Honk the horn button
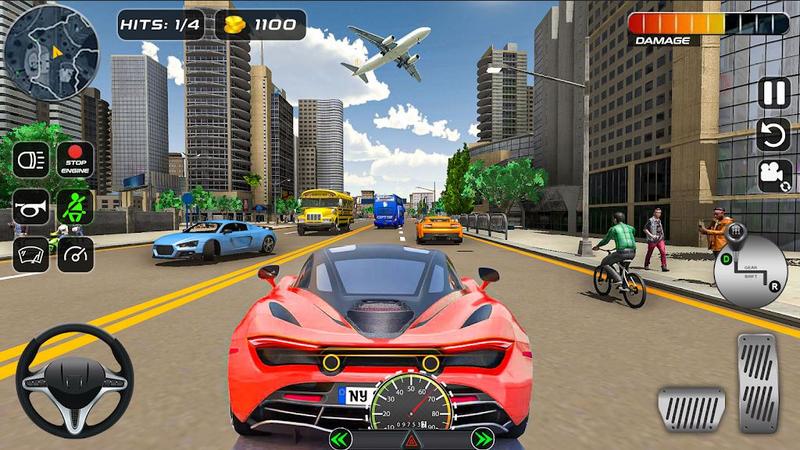Image resolution: width=800 pixels, height=450 pixels. coord(30,207)
